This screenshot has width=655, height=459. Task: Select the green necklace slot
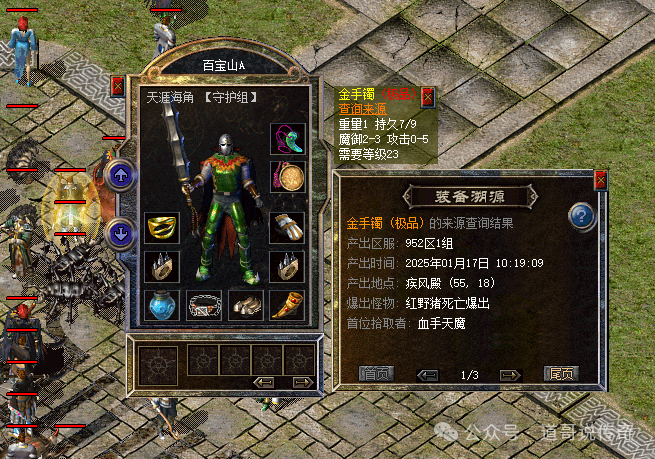coord(286,139)
